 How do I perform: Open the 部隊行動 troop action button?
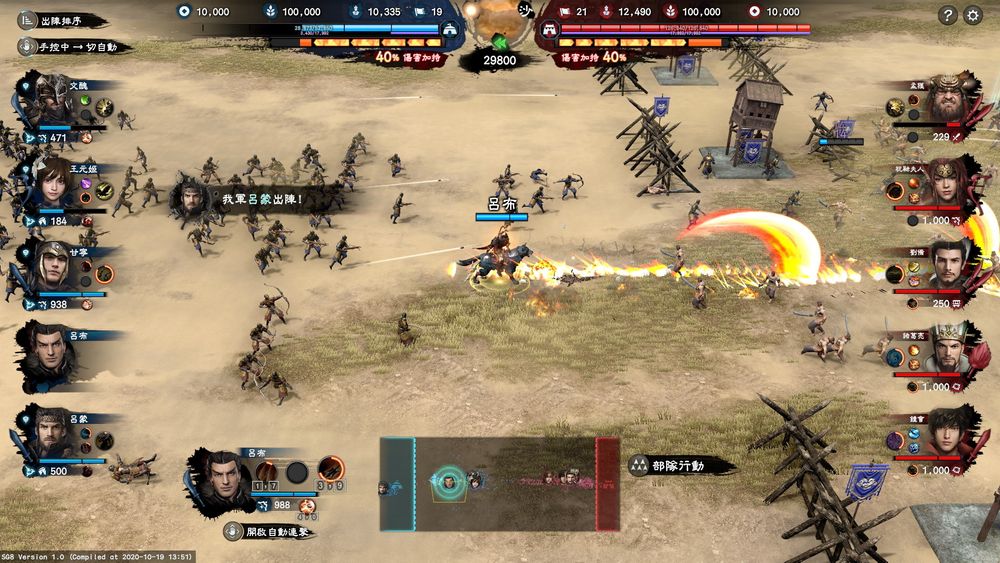680,466
